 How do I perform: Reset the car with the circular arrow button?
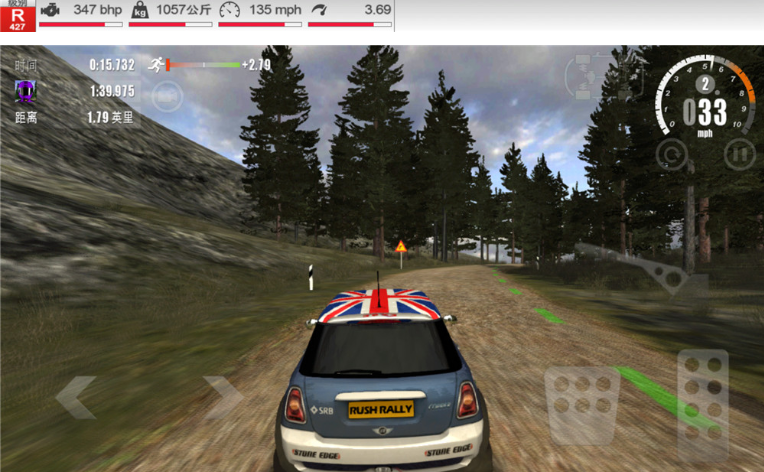(671, 153)
